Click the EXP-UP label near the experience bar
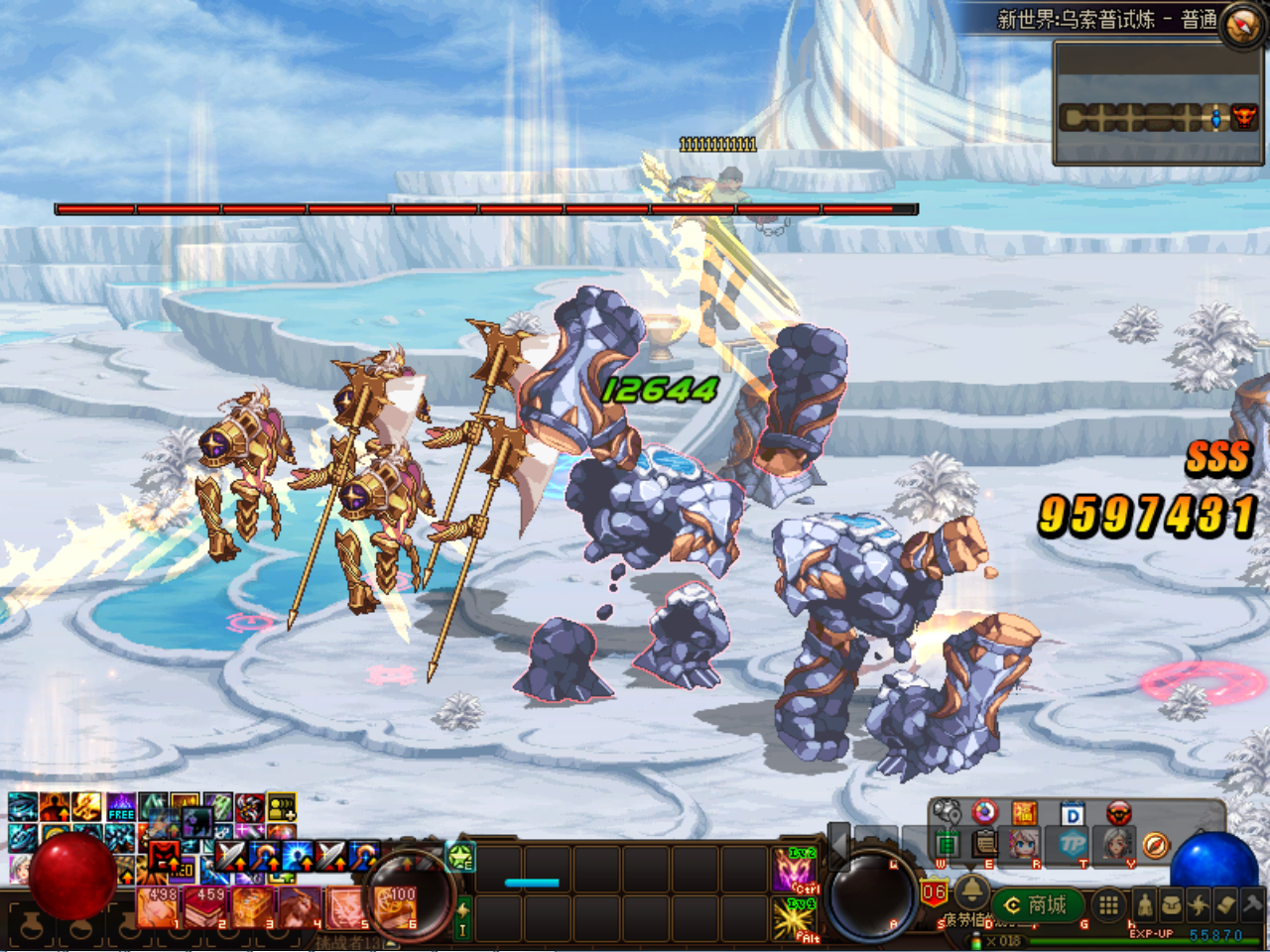The height and width of the screenshot is (952, 1270). click(x=1152, y=932)
